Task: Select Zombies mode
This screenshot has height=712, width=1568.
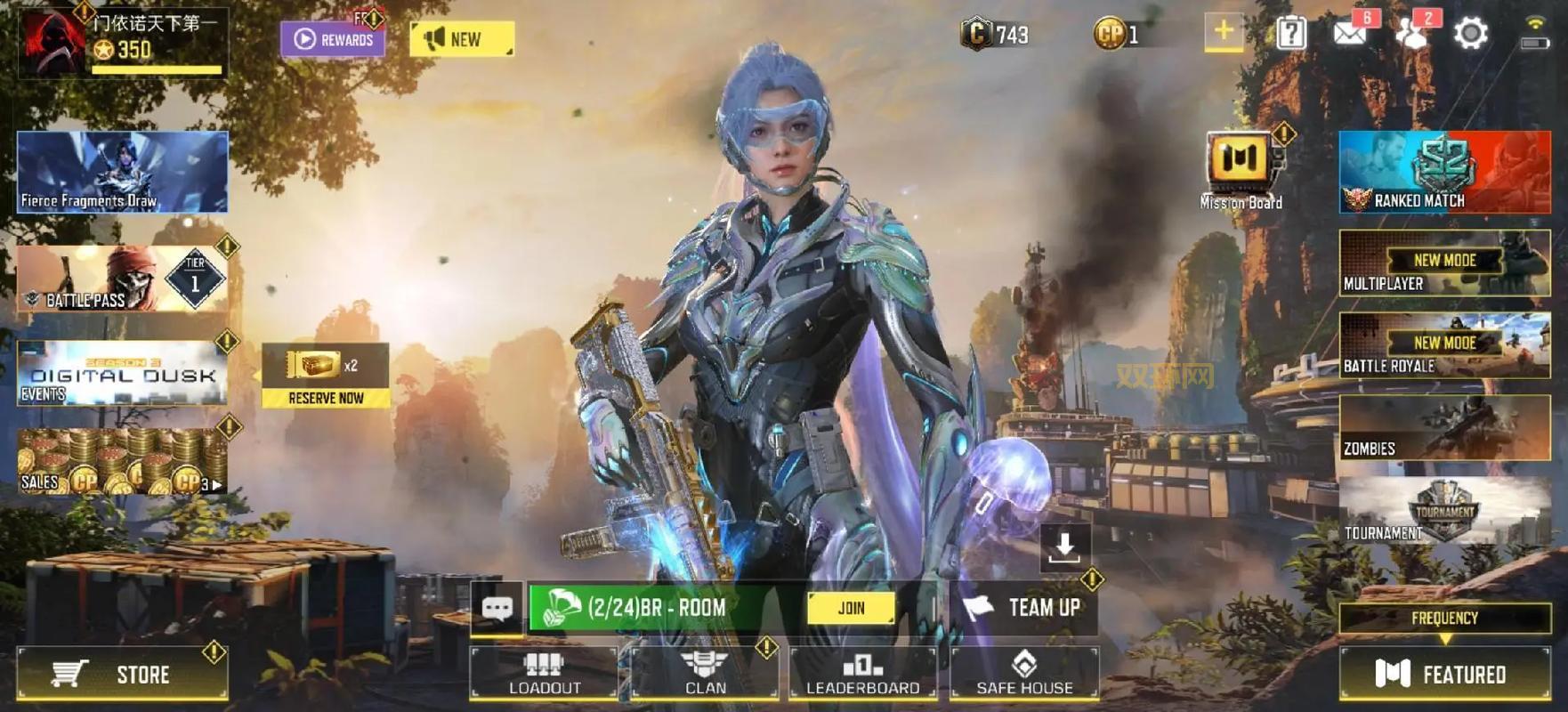Action: pyautogui.click(x=1444, y=428)
